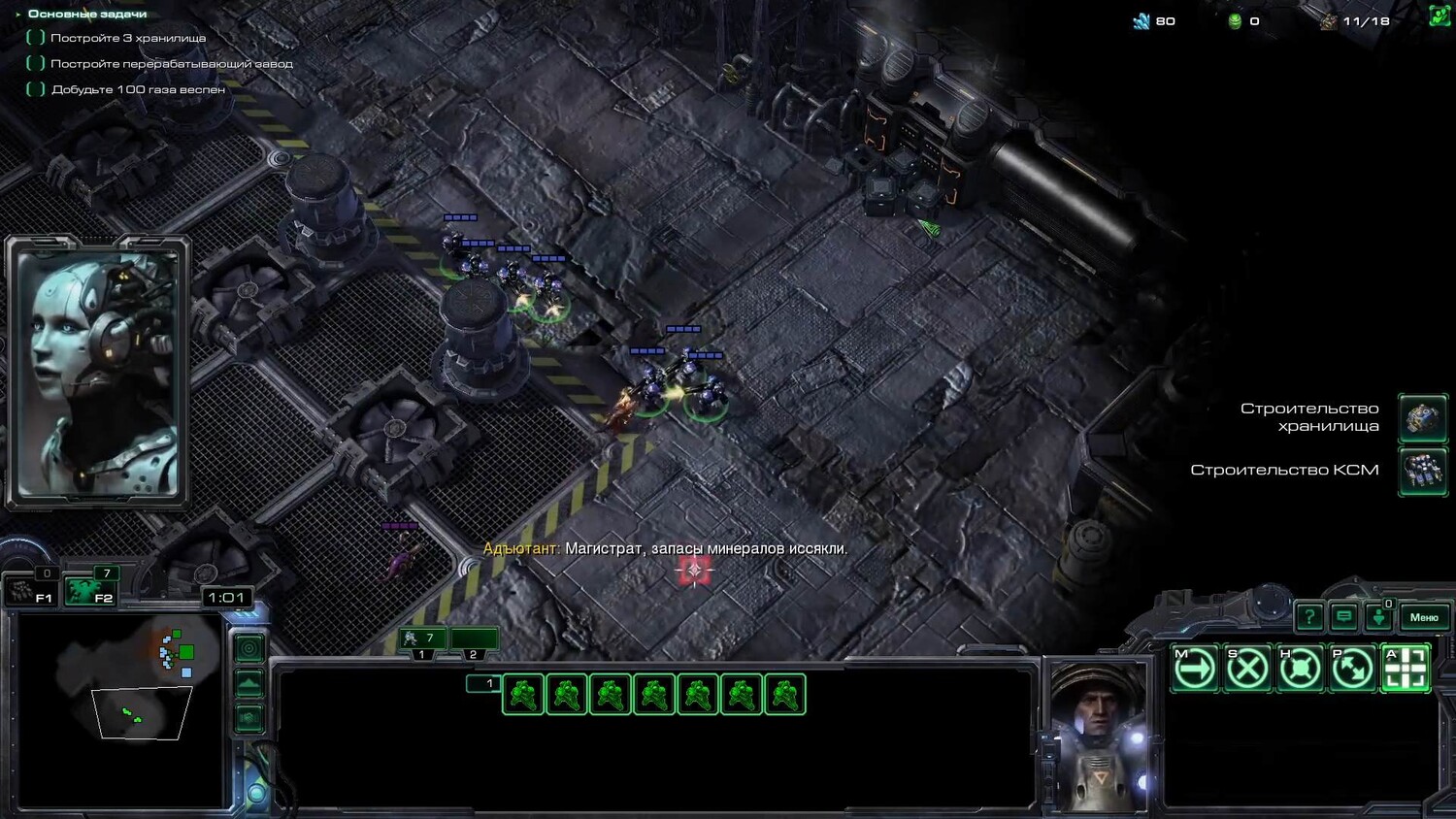
Task: Select the last marine in selection panel
Action: click(x=784, y=695)
